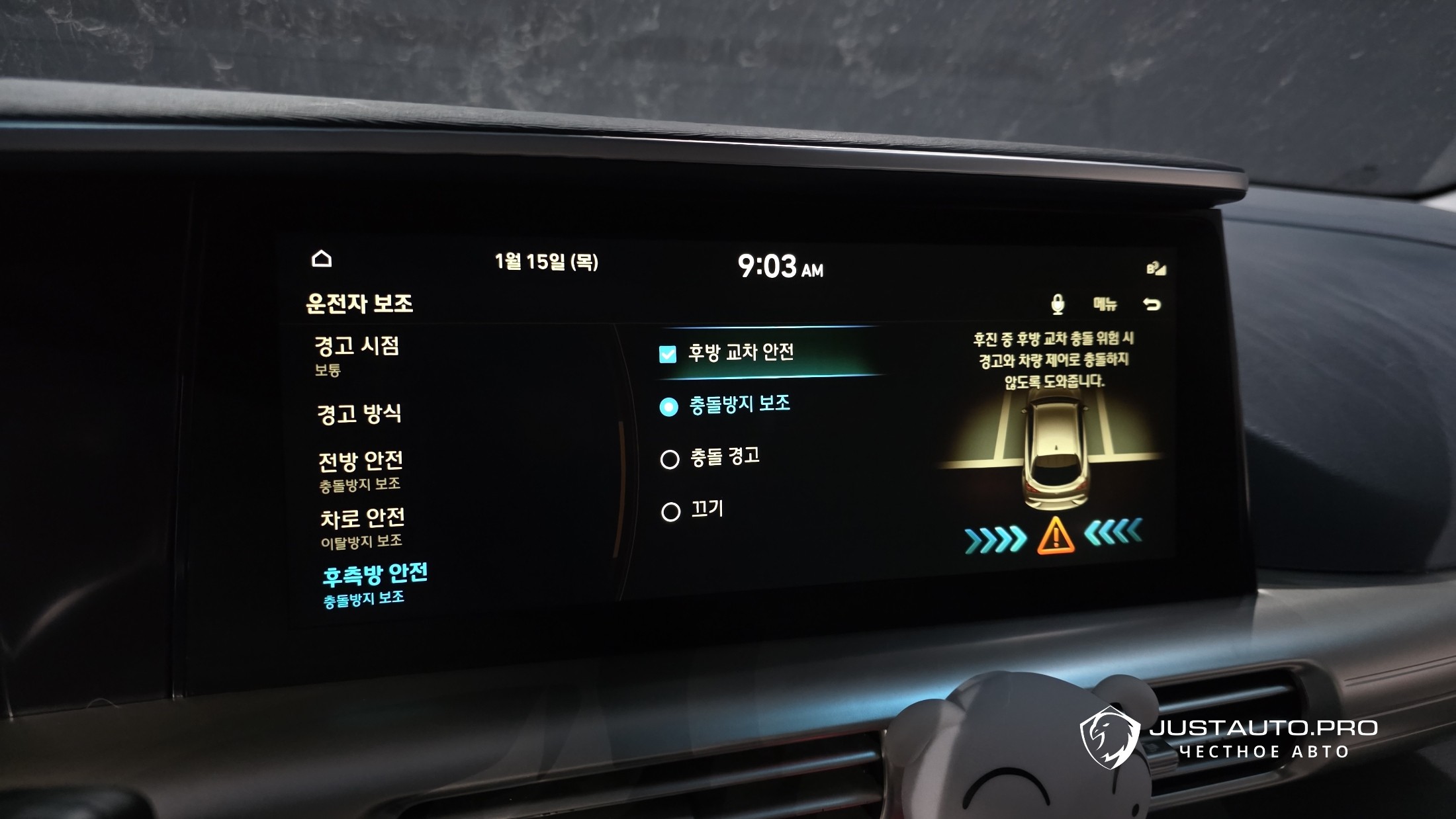The width and height of the screenshot is (1456, 819).
Task: Open the 경고 시점 setting
Action: [357, 355]
